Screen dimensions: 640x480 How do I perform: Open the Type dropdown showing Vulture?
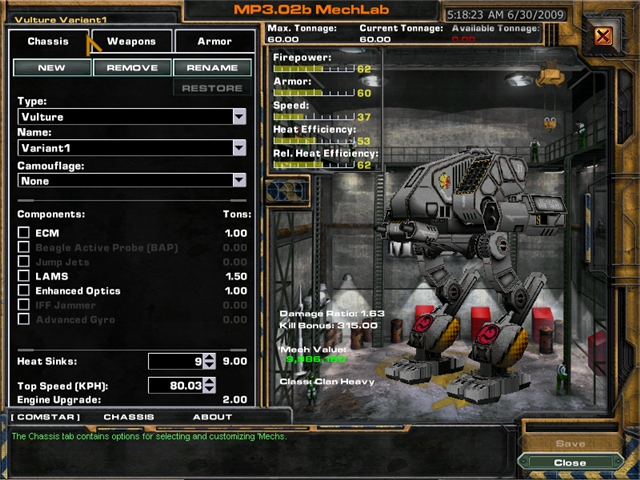239,117
